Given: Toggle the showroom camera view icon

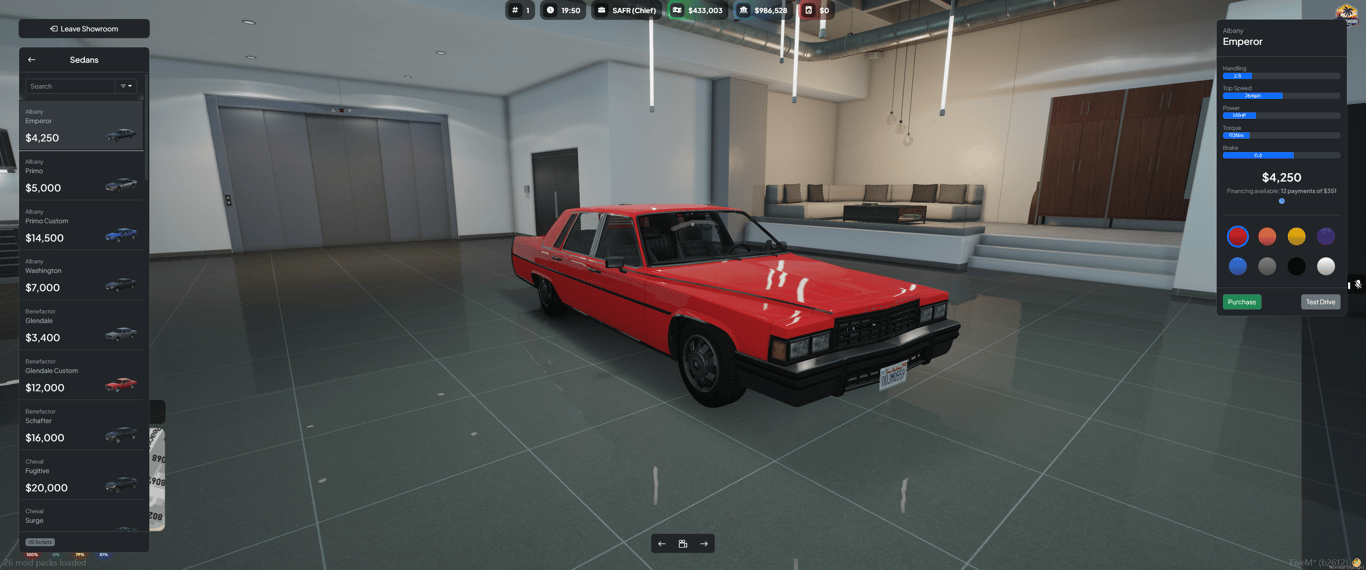Looking at the screenshot, I should tap(683, 544).
